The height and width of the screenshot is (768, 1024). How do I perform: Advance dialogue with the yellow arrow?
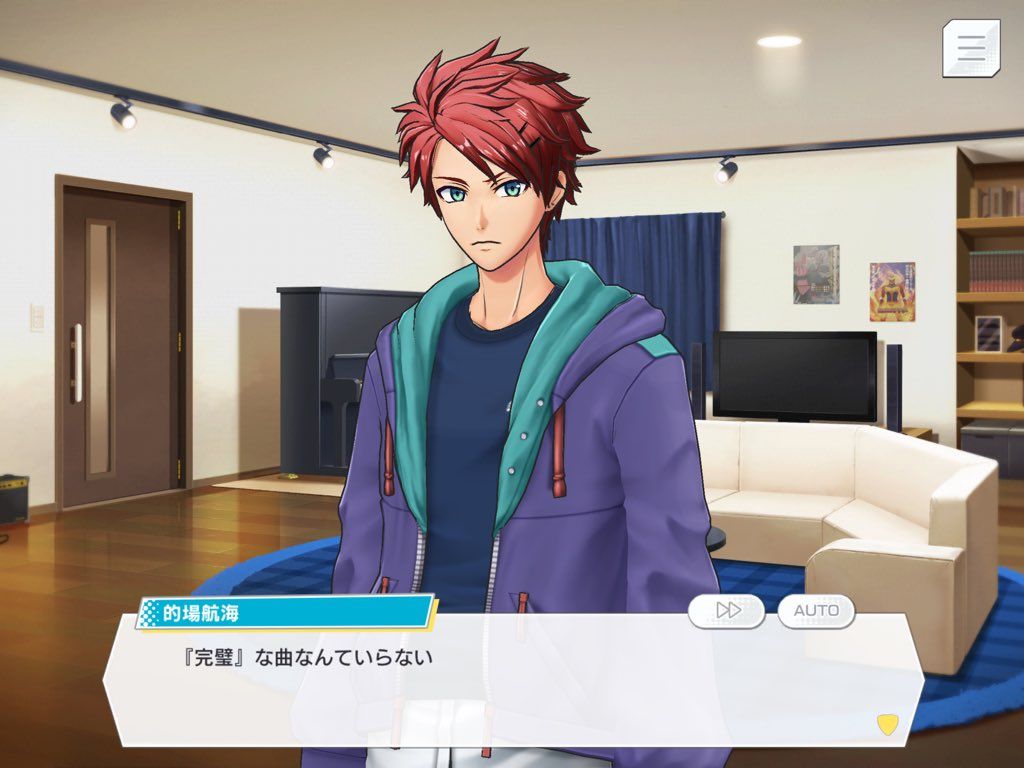pyautogui.click(x=886, y=722)
